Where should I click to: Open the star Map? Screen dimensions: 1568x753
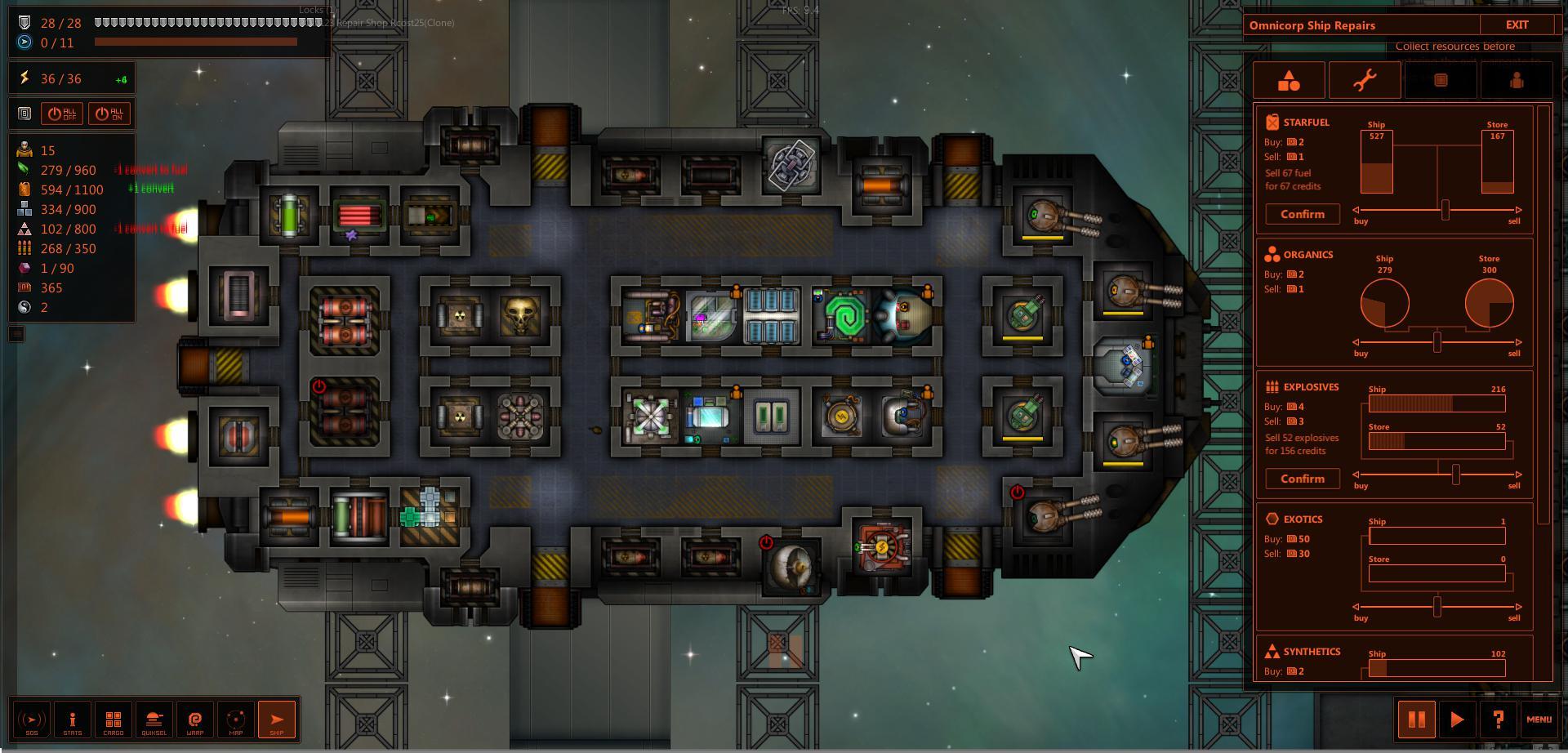click(236, 720)
